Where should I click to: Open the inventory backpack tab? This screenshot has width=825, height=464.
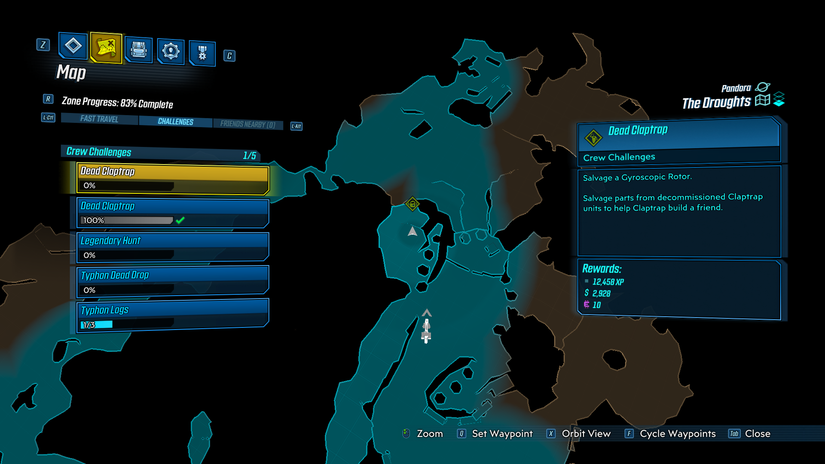(x=139, y=48)
